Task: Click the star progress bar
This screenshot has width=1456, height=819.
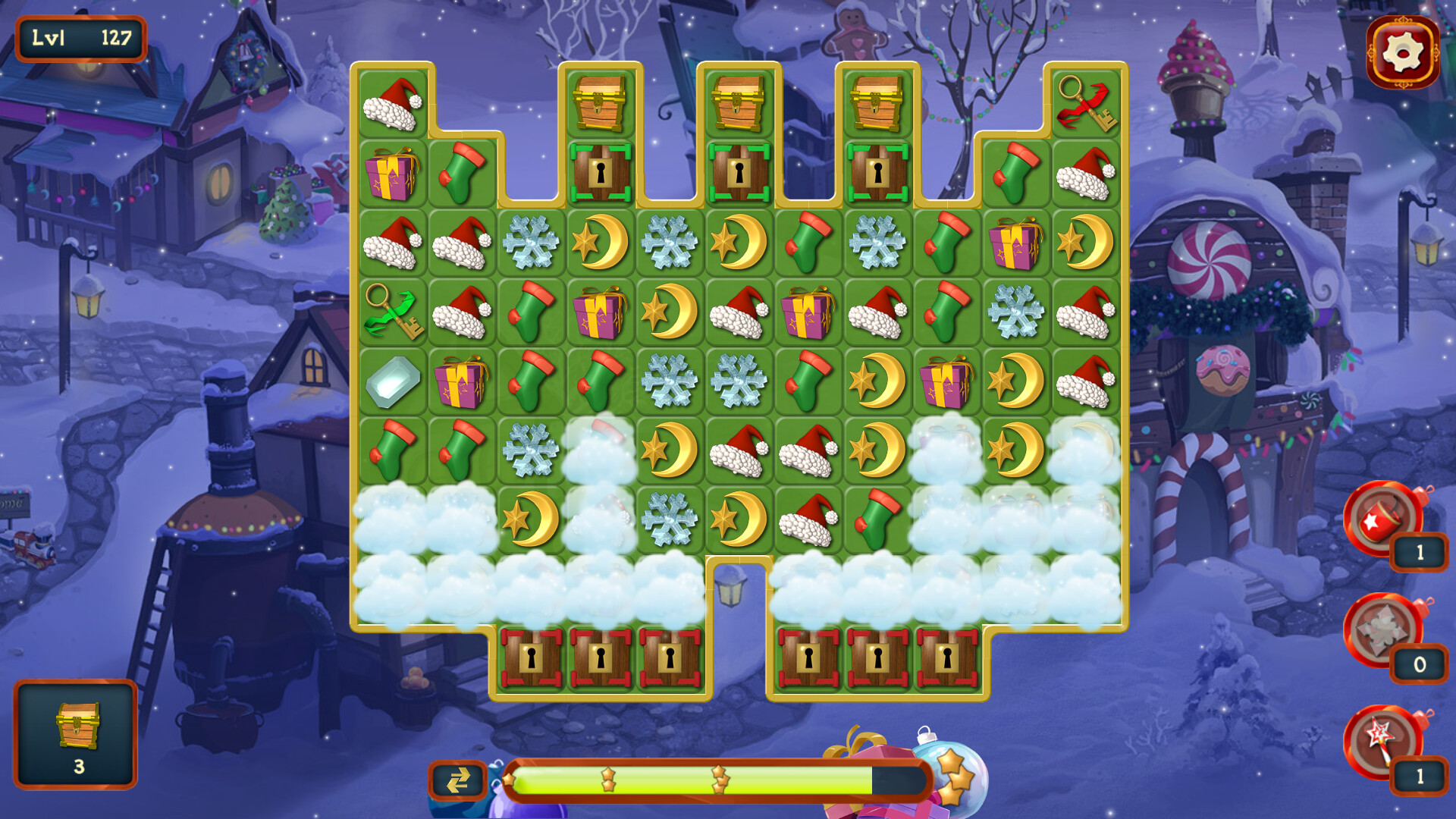Action: (720, 778)
